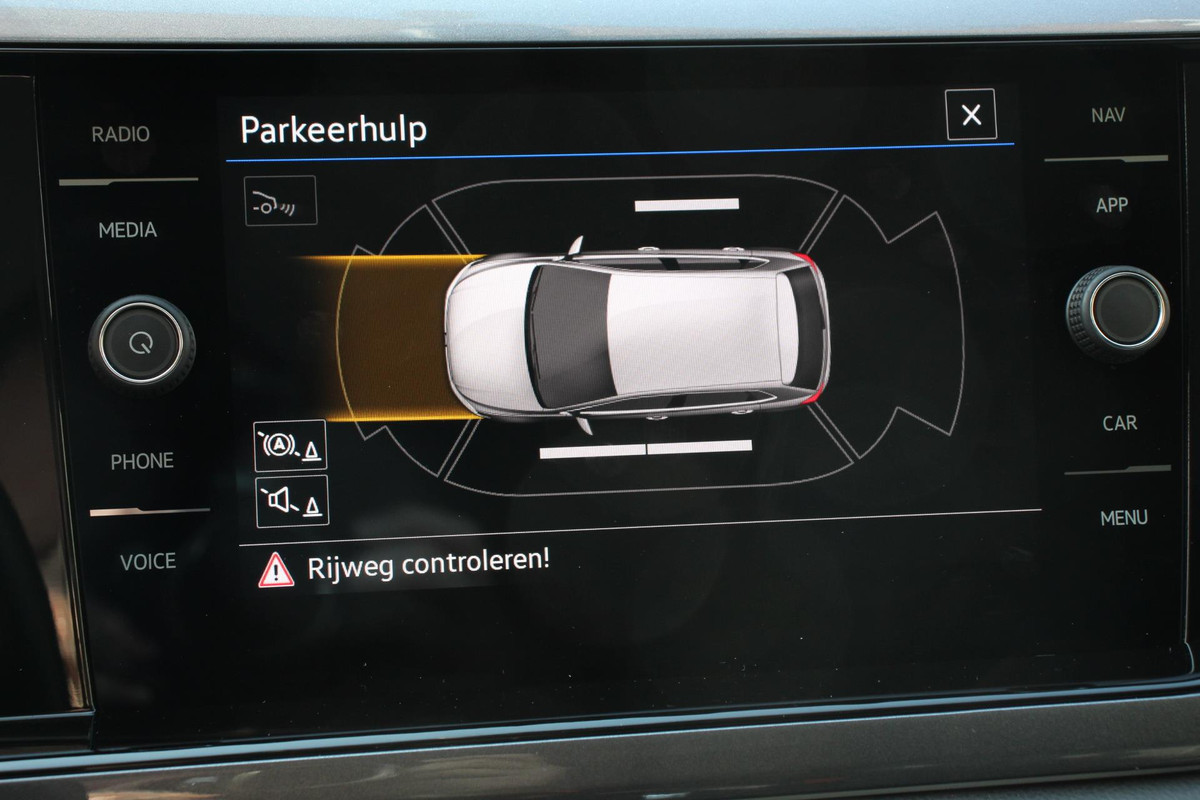Screen dimensions: 1200x800
Task: Open the NAV navigation screen
Action: (1108, 115)
